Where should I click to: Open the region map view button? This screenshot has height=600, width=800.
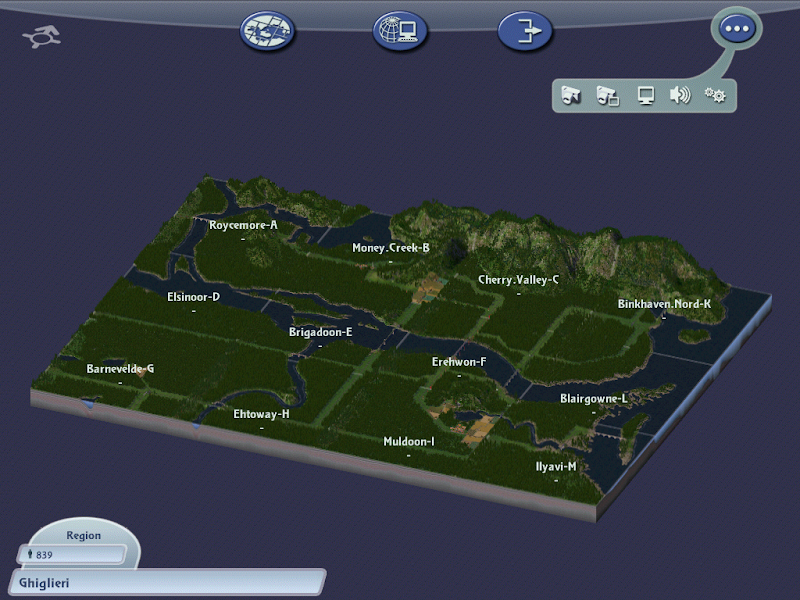tap(267, 31)
